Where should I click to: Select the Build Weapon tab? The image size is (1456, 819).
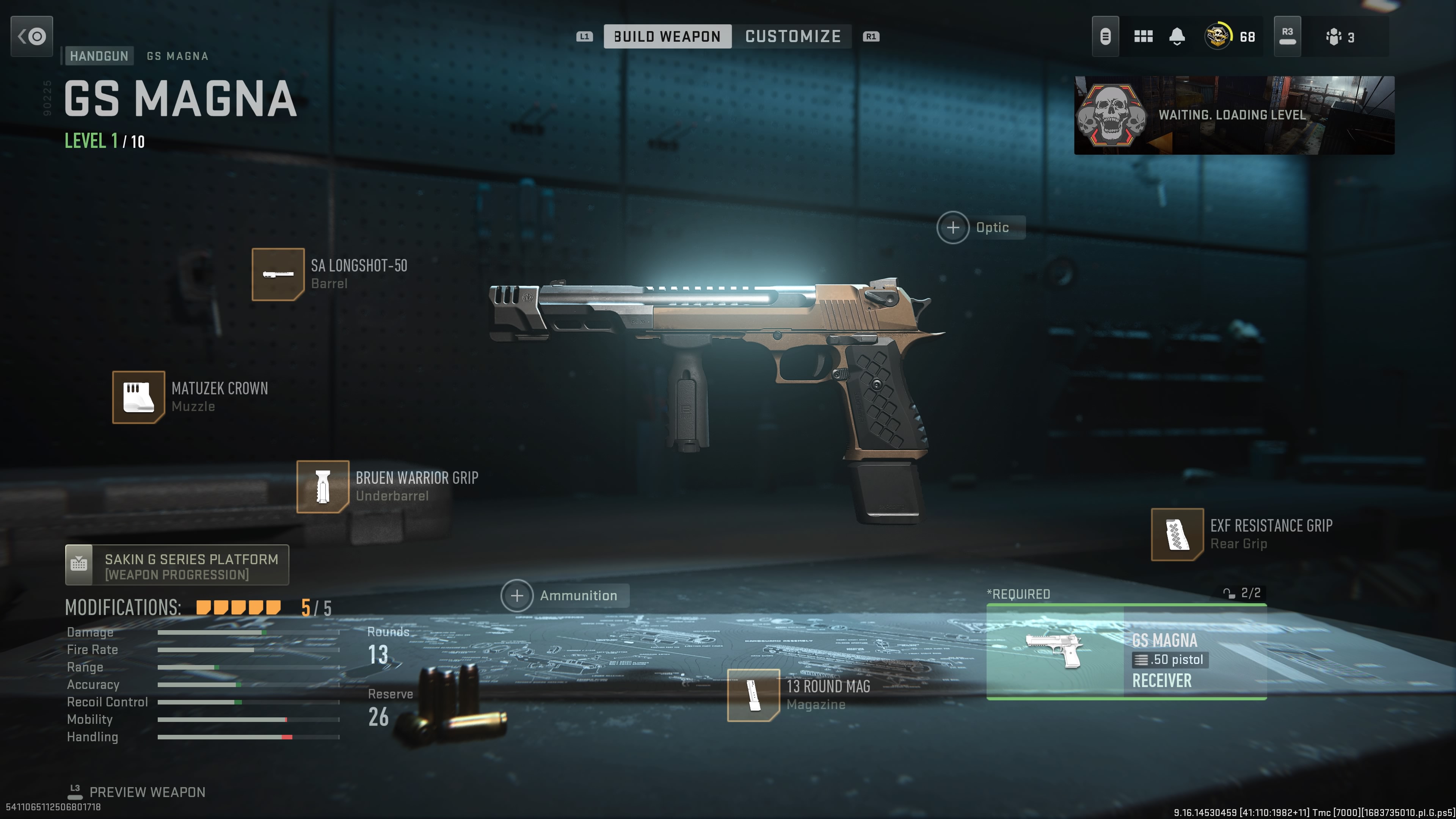(x=668, y=36)
